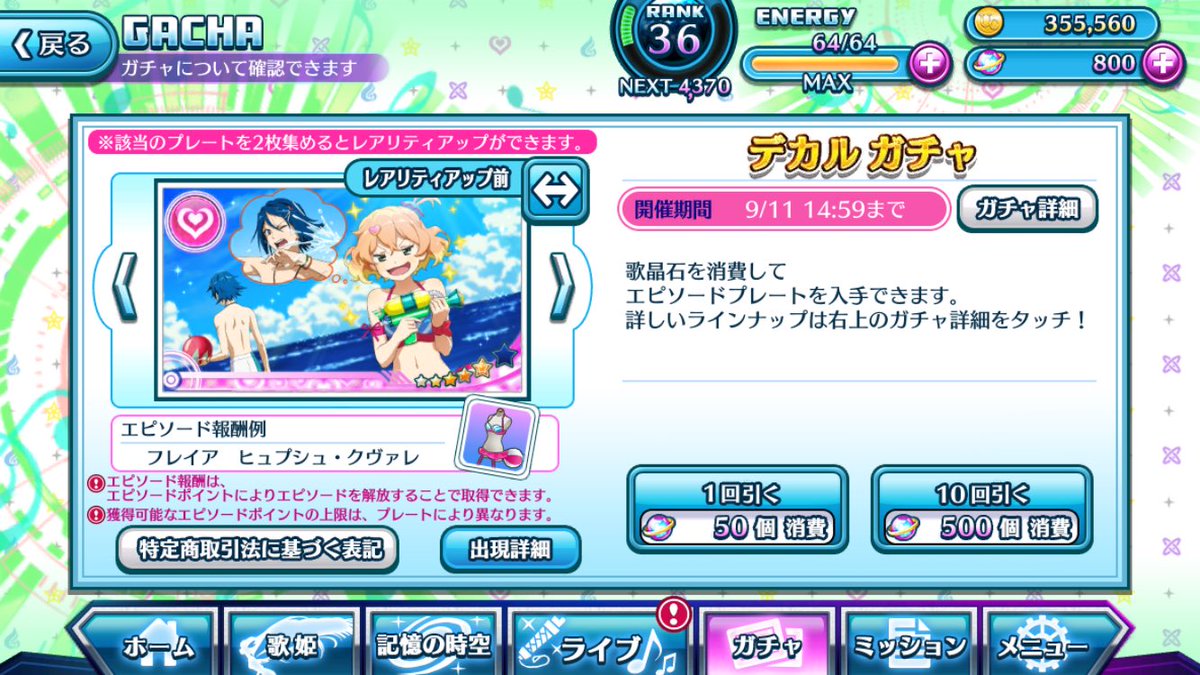Show the next plate with right arrow

click(x=562, y=286)
